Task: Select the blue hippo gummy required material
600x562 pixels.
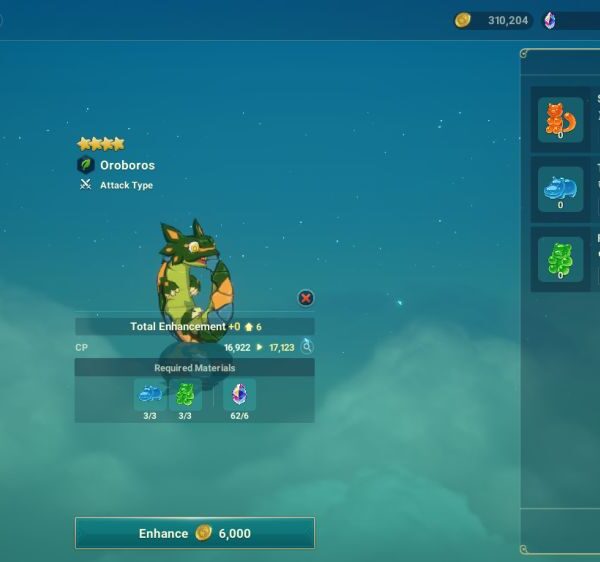Action: click(150, 395)
